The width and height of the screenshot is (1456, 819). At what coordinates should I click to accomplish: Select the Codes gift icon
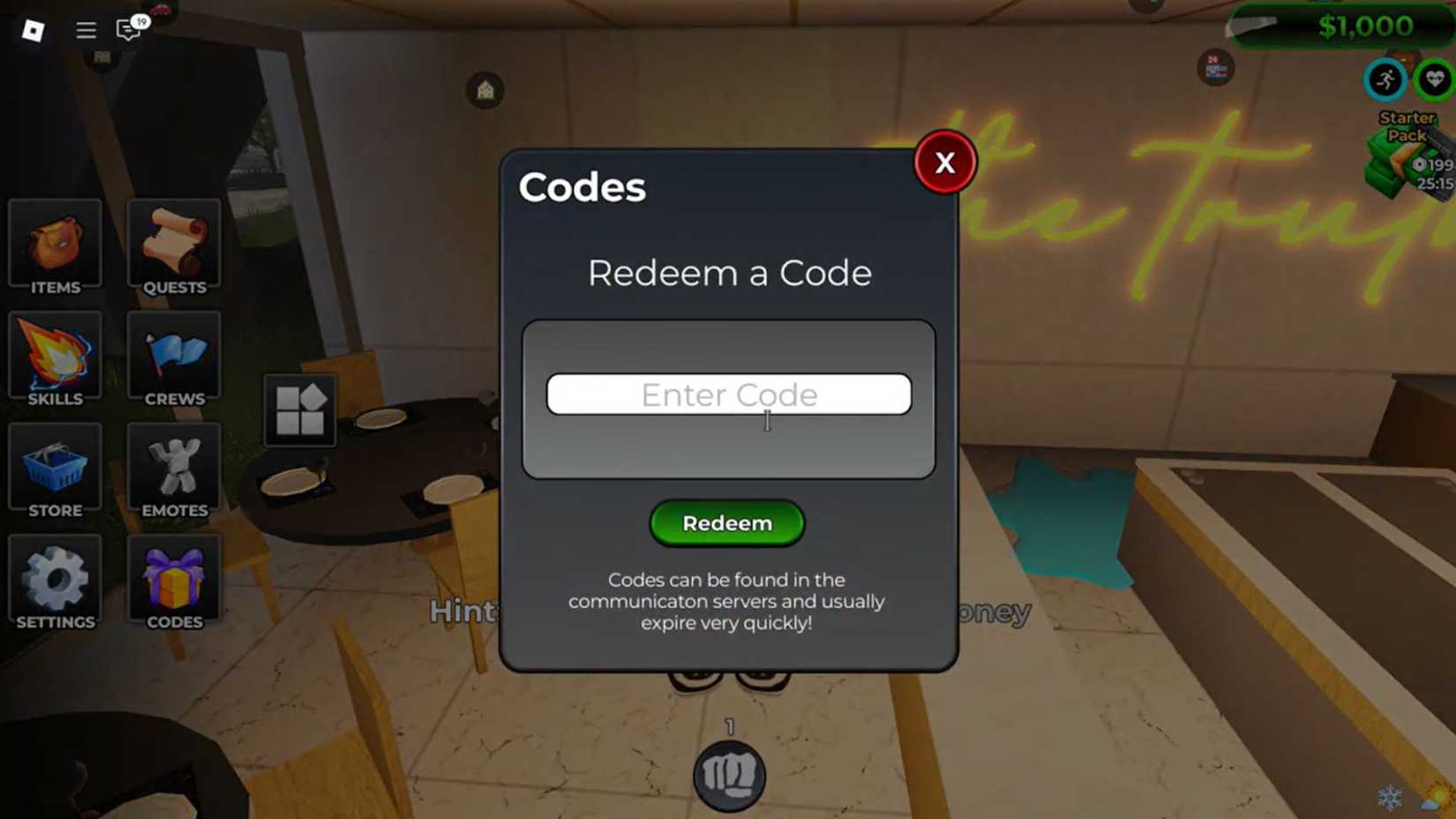tap(174, 580)
